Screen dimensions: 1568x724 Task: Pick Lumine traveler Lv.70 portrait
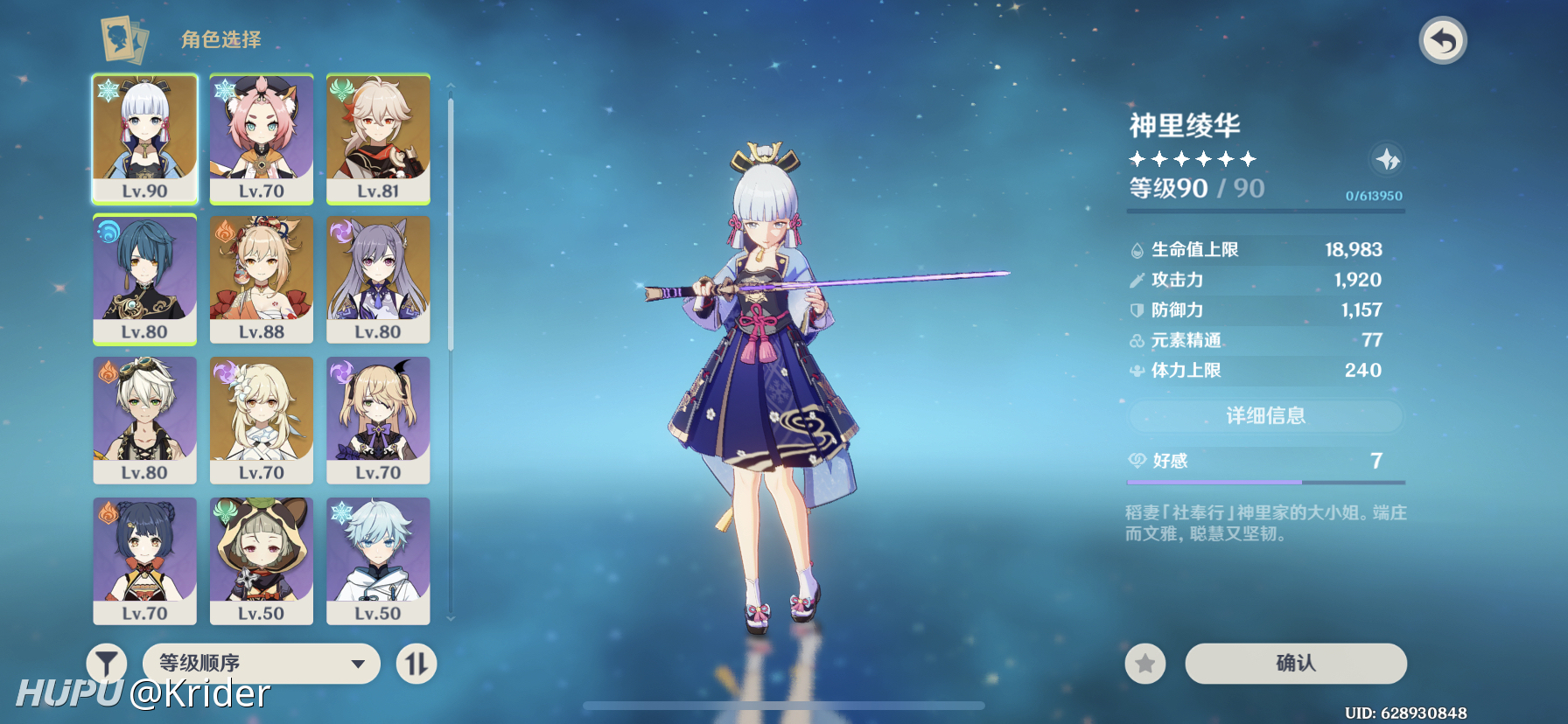(262, 420)
